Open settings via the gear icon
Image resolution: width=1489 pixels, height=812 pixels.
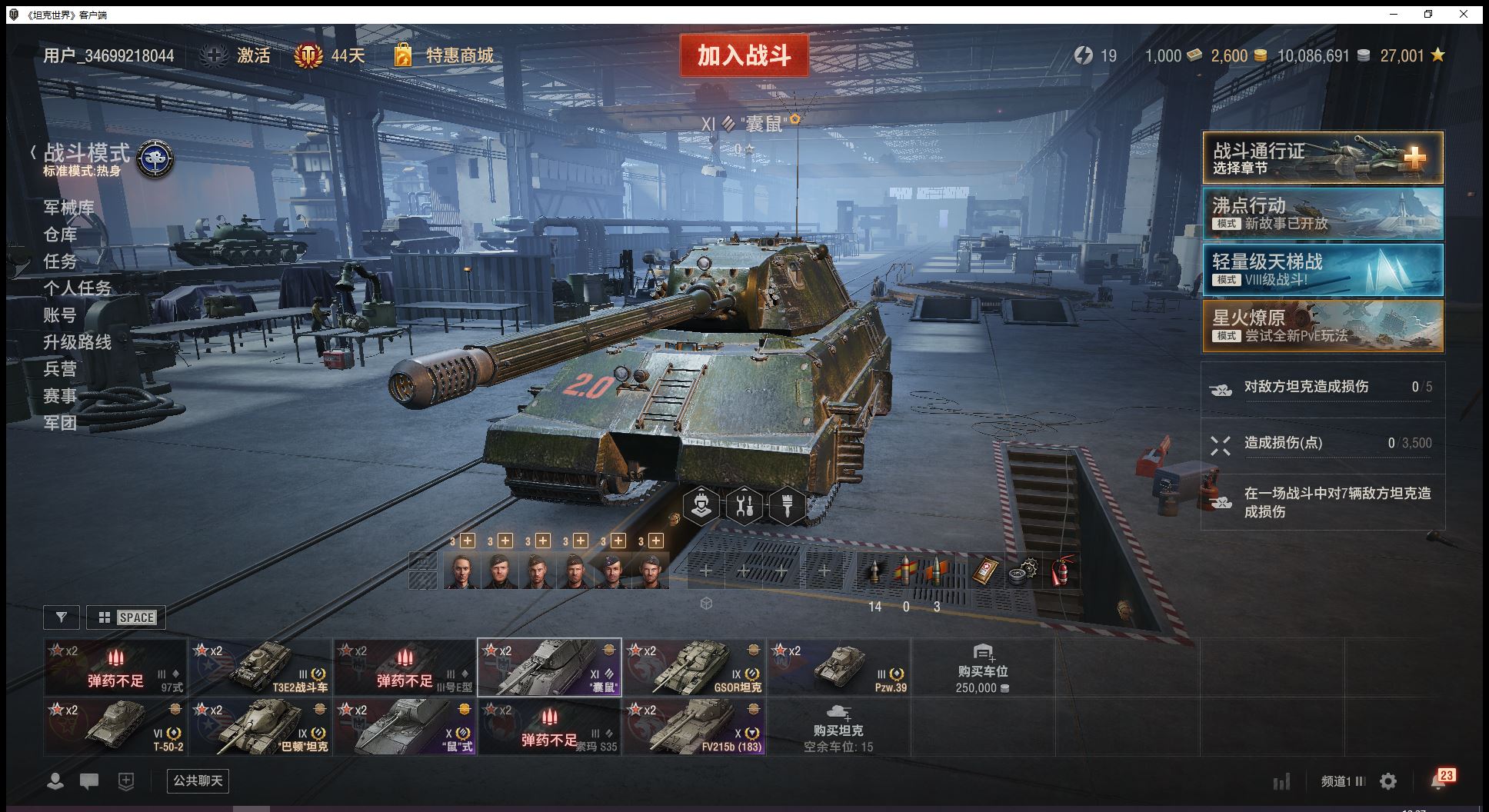point(1388,782)
